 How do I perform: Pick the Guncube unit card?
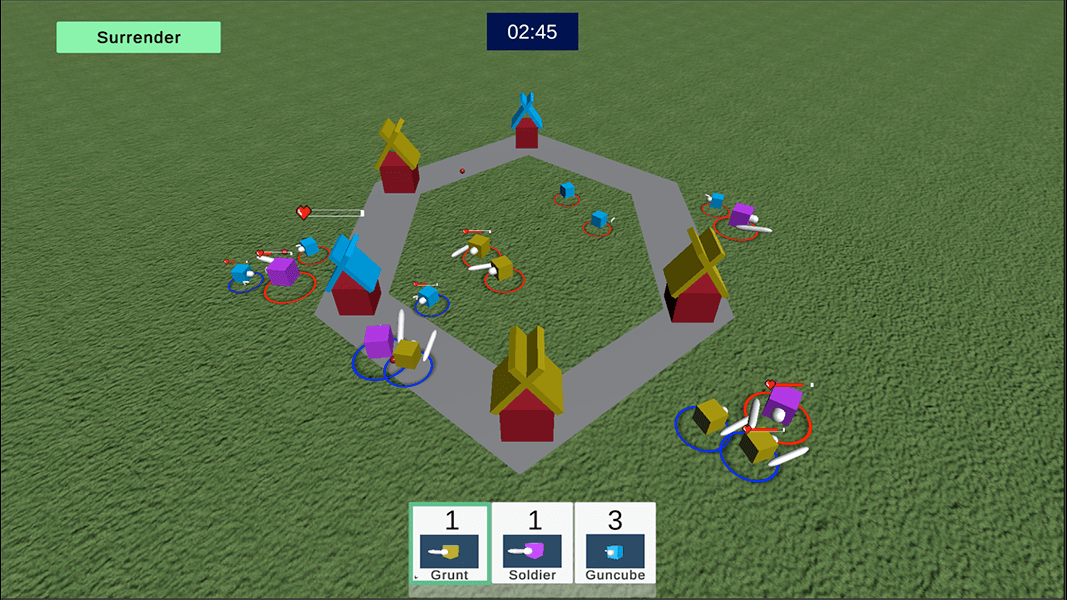pyautogui.click(x=615, y=543)
